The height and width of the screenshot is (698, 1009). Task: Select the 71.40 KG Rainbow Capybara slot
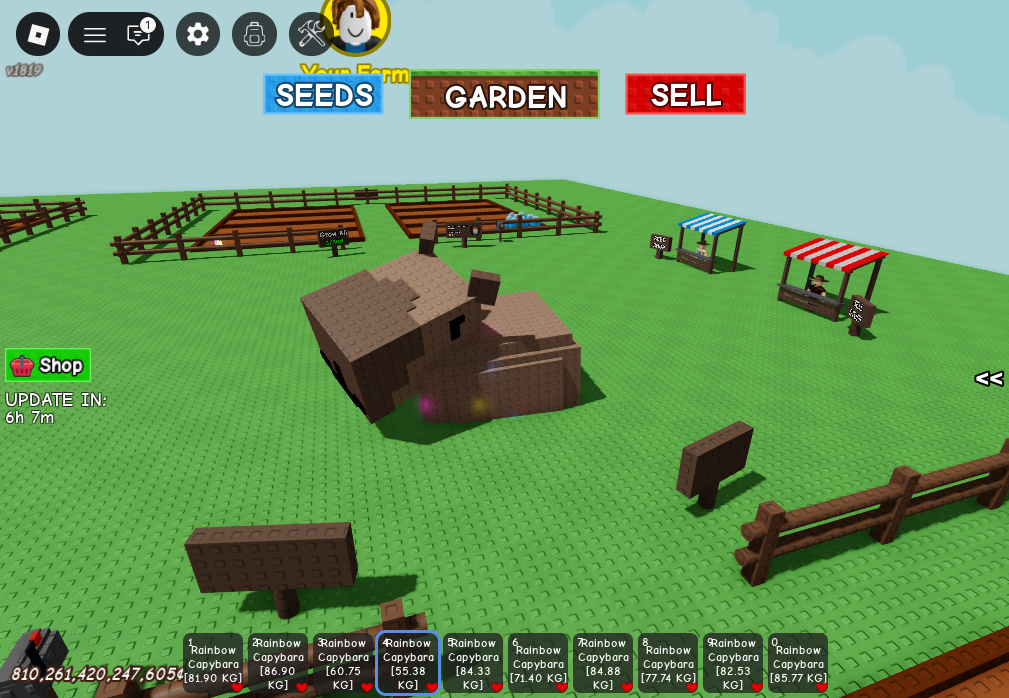click(x=538, y=663)
